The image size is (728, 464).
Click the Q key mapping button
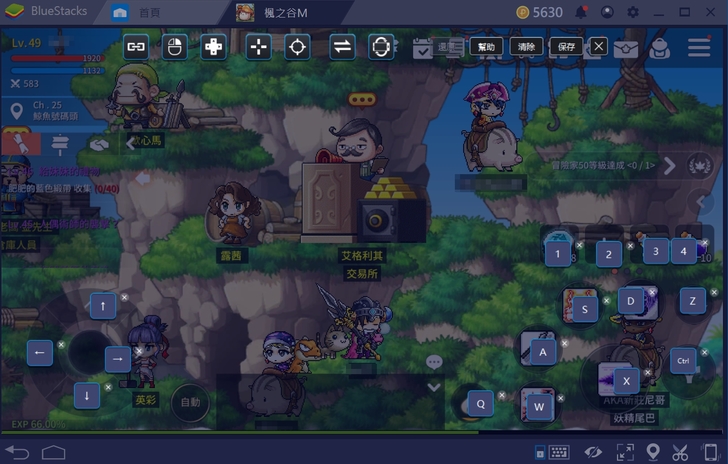pyautogui.click(x=480, y=403)
